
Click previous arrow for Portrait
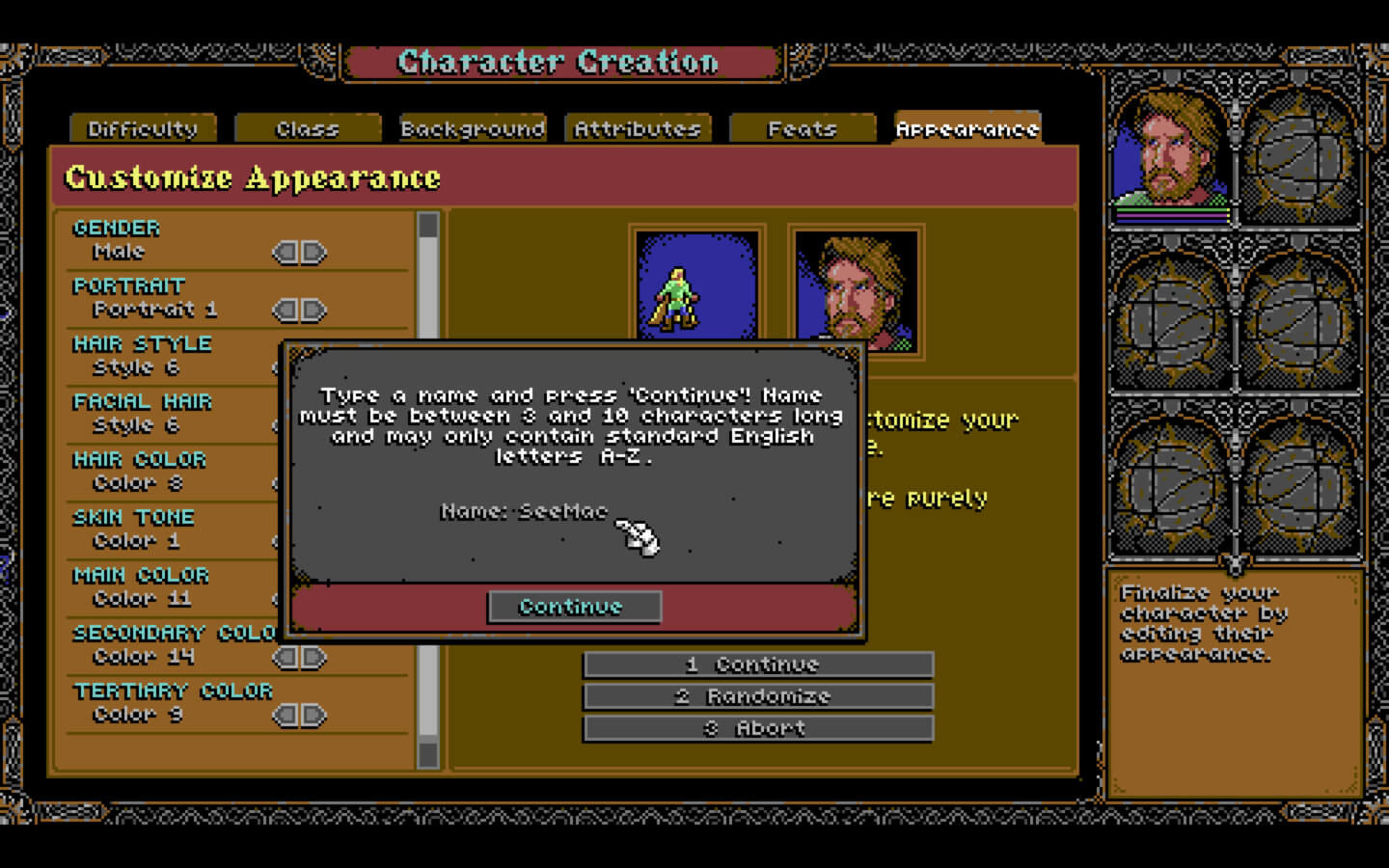point(286,311)
